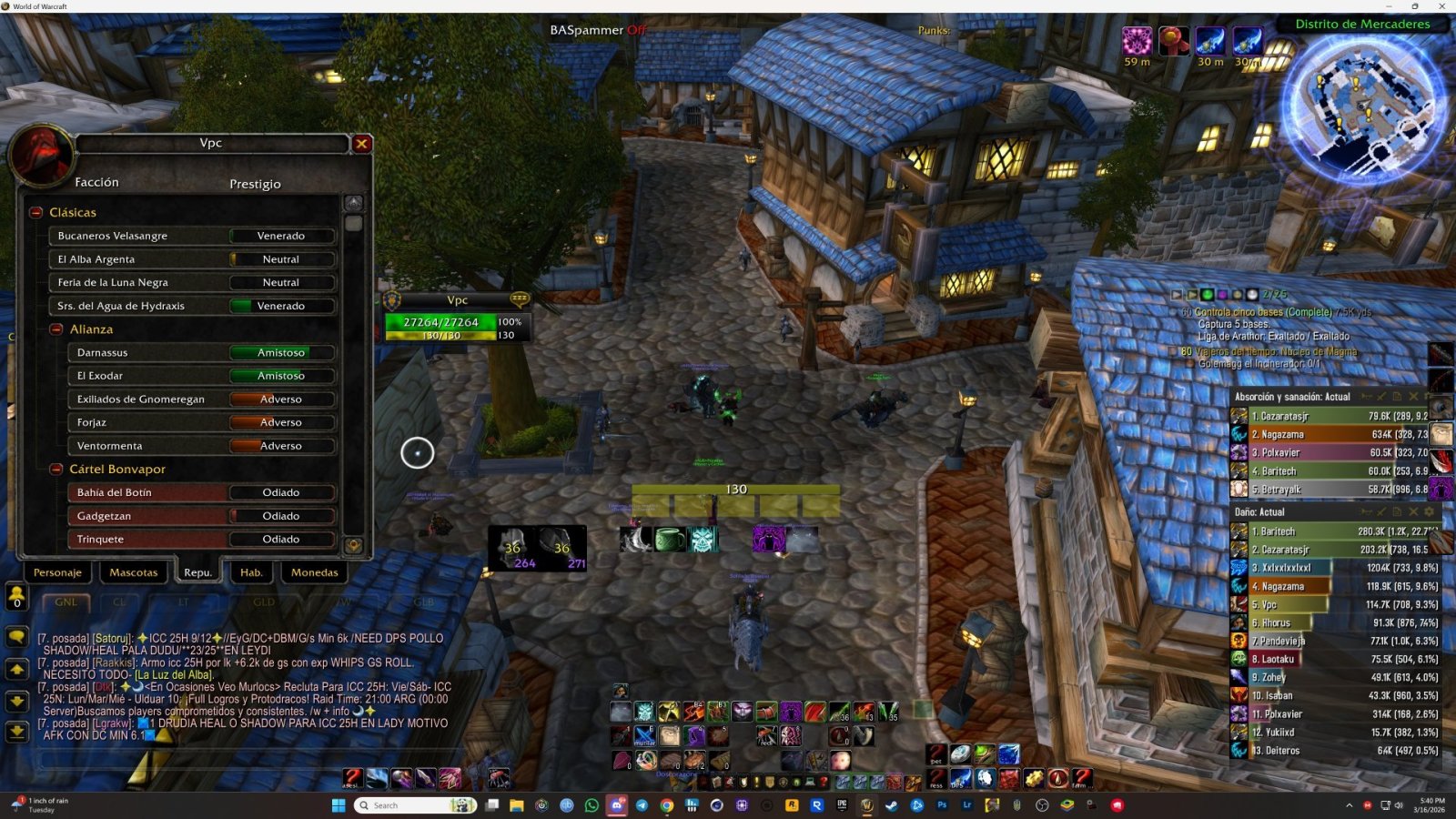Collapse the Alianza faction group
Viewport: 1456px width, 819px height.
pyautogui.click(x=56, y=329)
